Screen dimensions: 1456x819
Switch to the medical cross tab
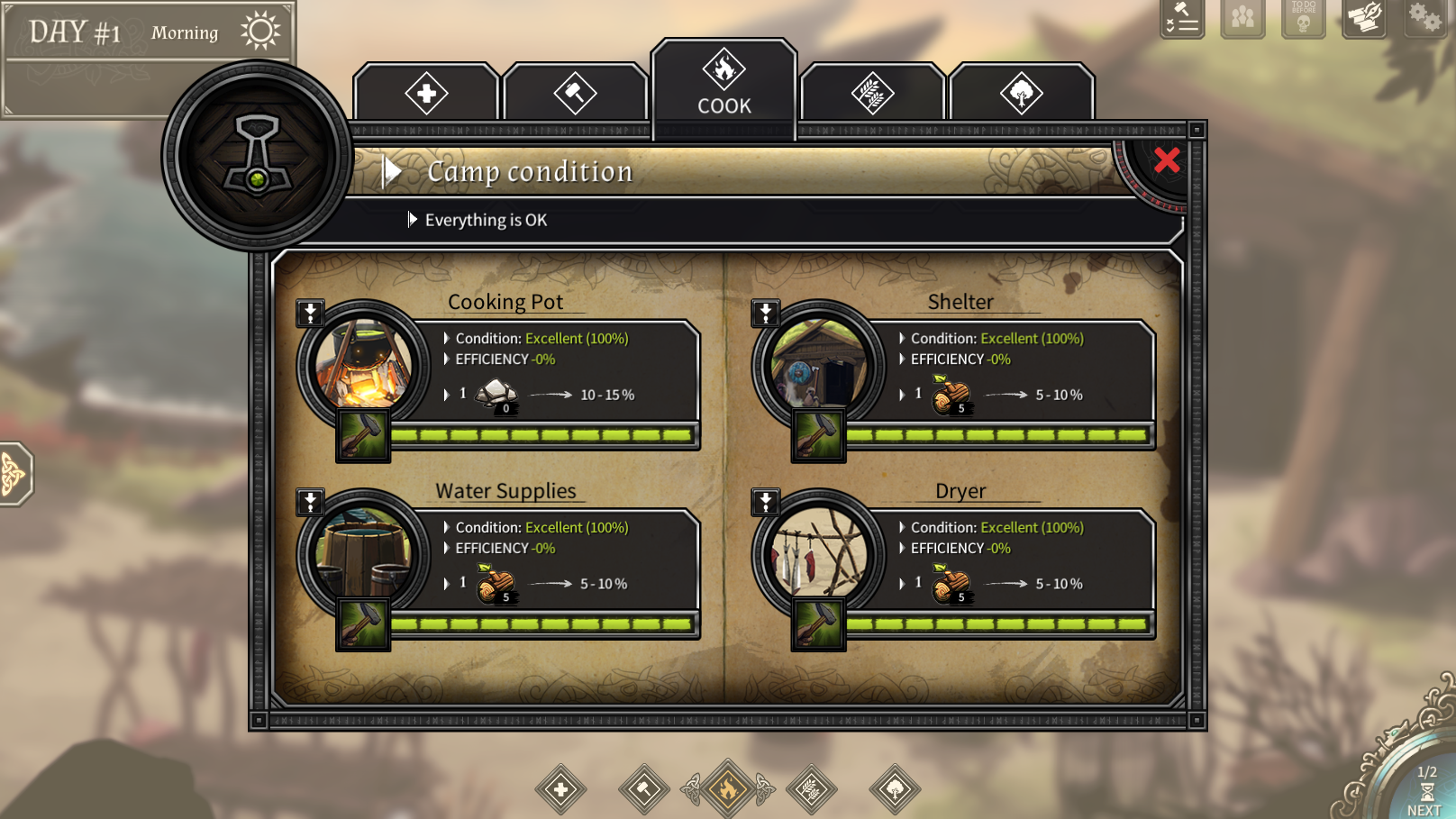pyautogui.click(x=426, y=93)
